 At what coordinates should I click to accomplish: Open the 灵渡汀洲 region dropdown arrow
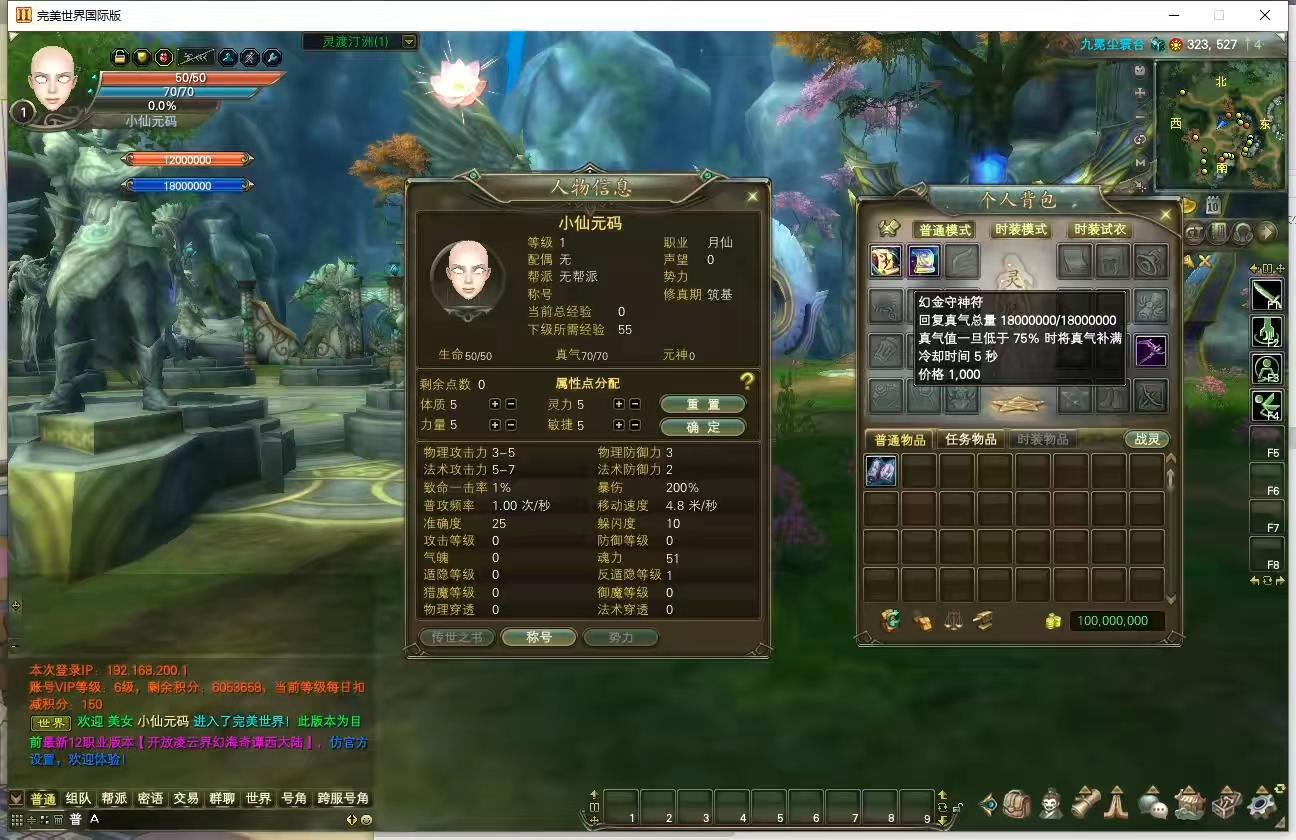coord(409,42)
